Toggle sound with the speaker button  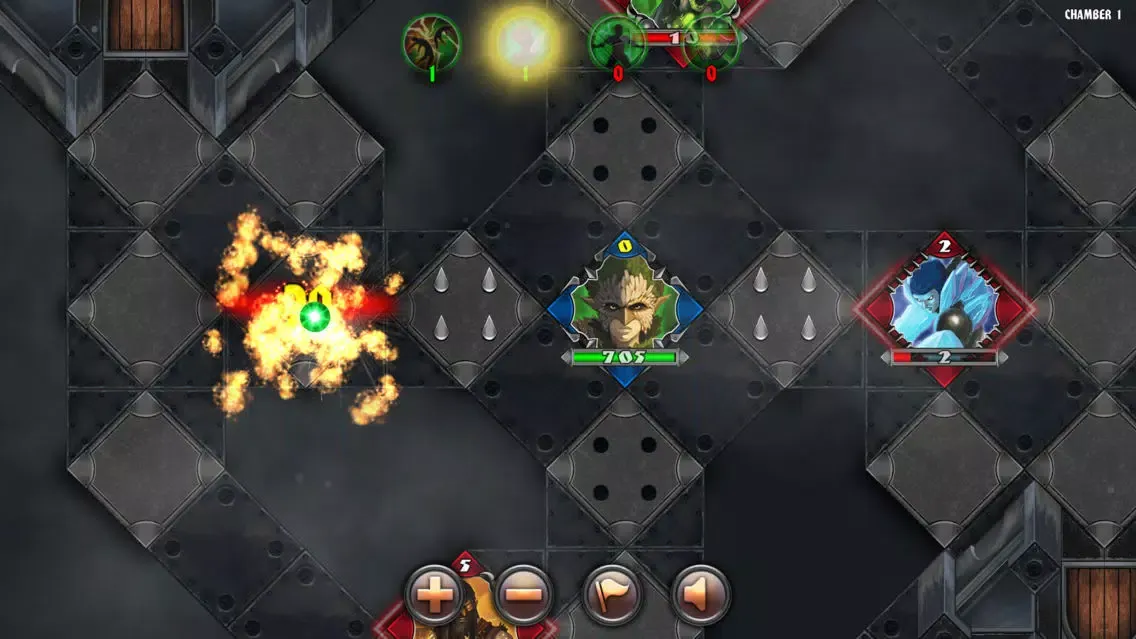(699, 595)
